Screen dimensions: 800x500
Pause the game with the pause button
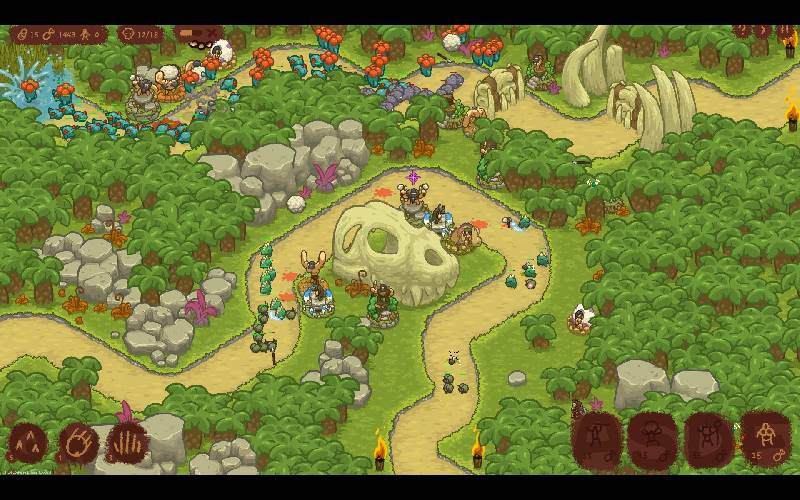pos(785,32)
